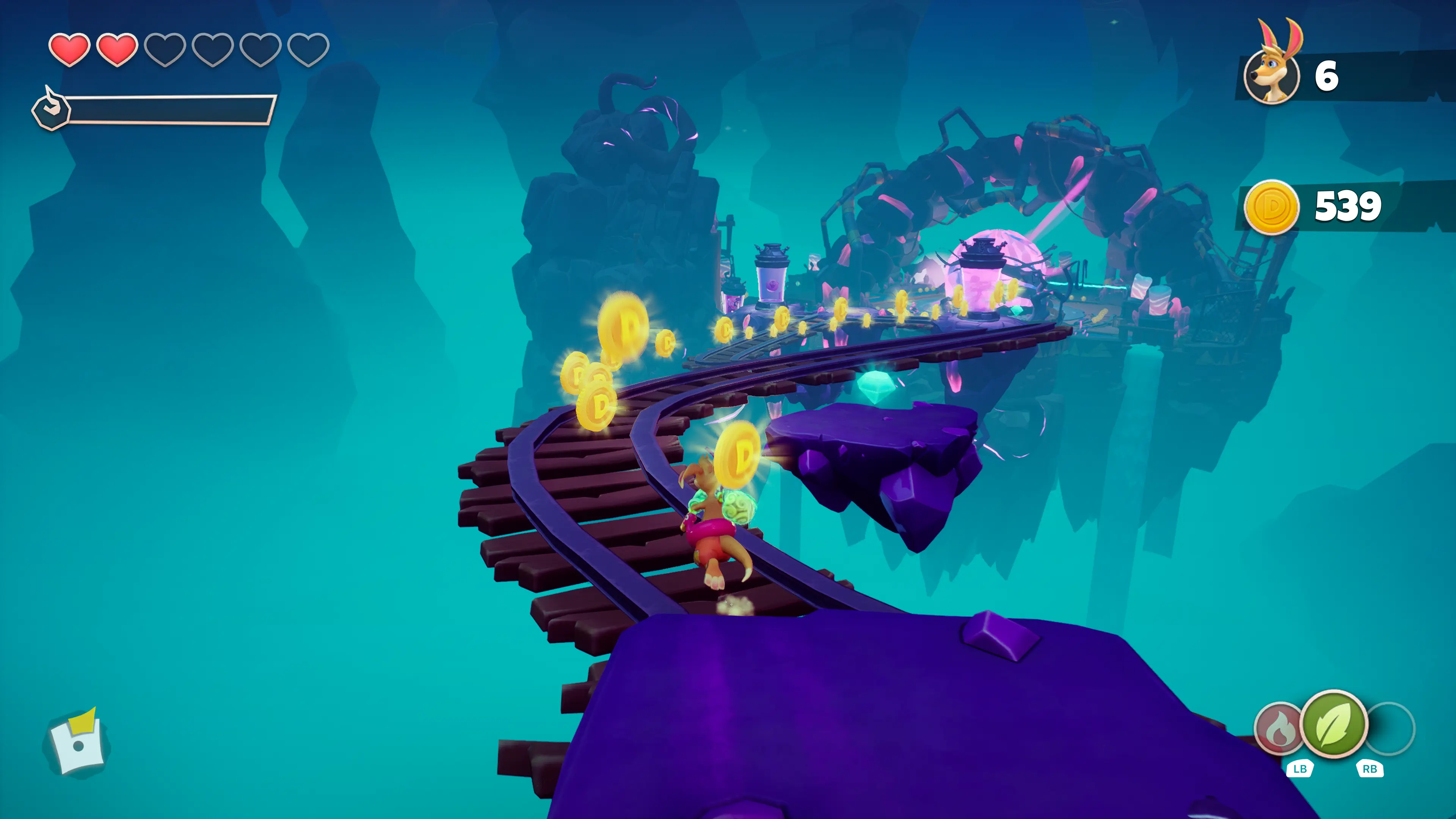This screenshot has height=819, width=1456.
Task: Click the gold ducat coin icon
Action: coord(1271,207)
